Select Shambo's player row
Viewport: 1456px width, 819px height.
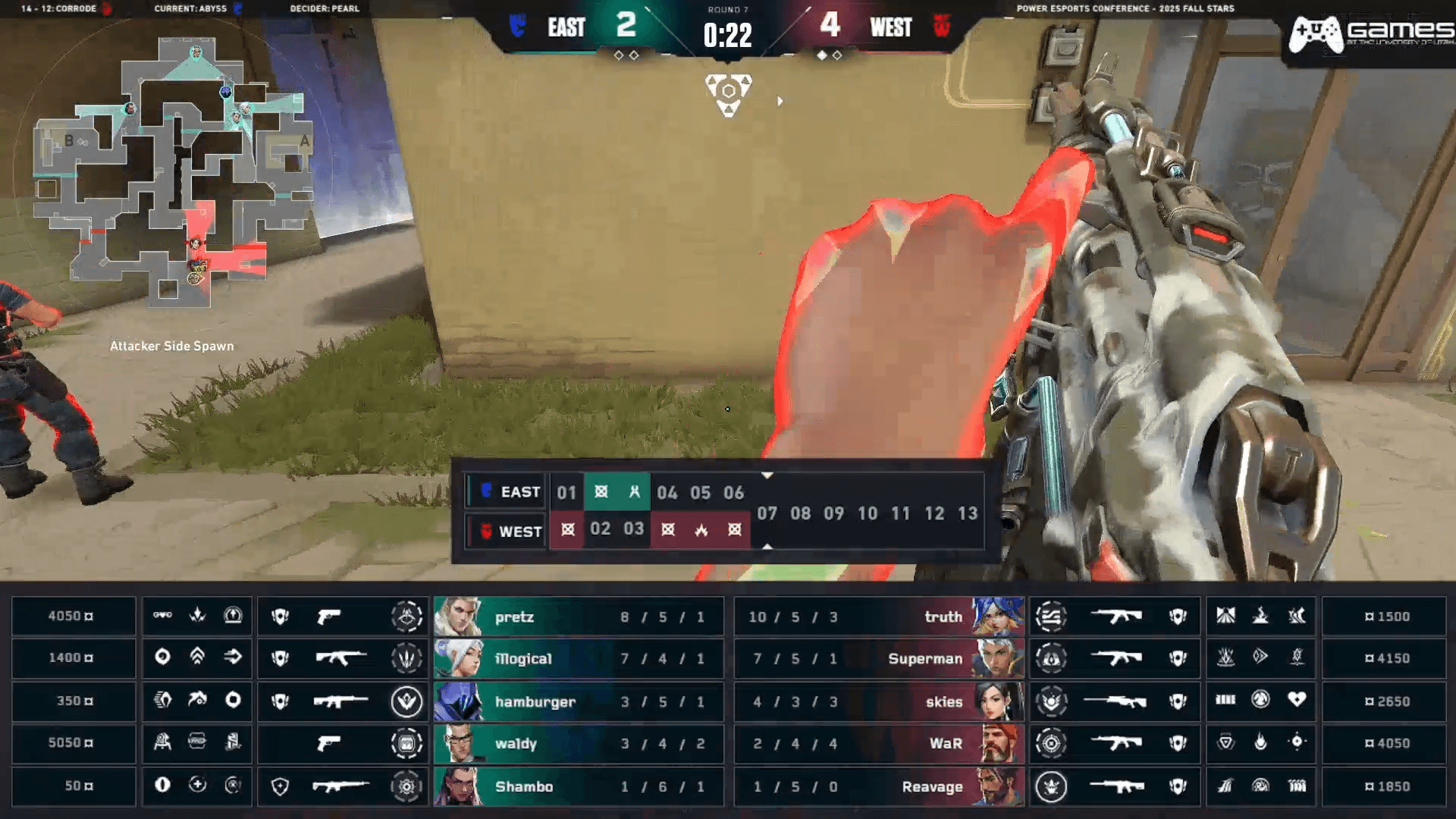(x=578, y=786)
